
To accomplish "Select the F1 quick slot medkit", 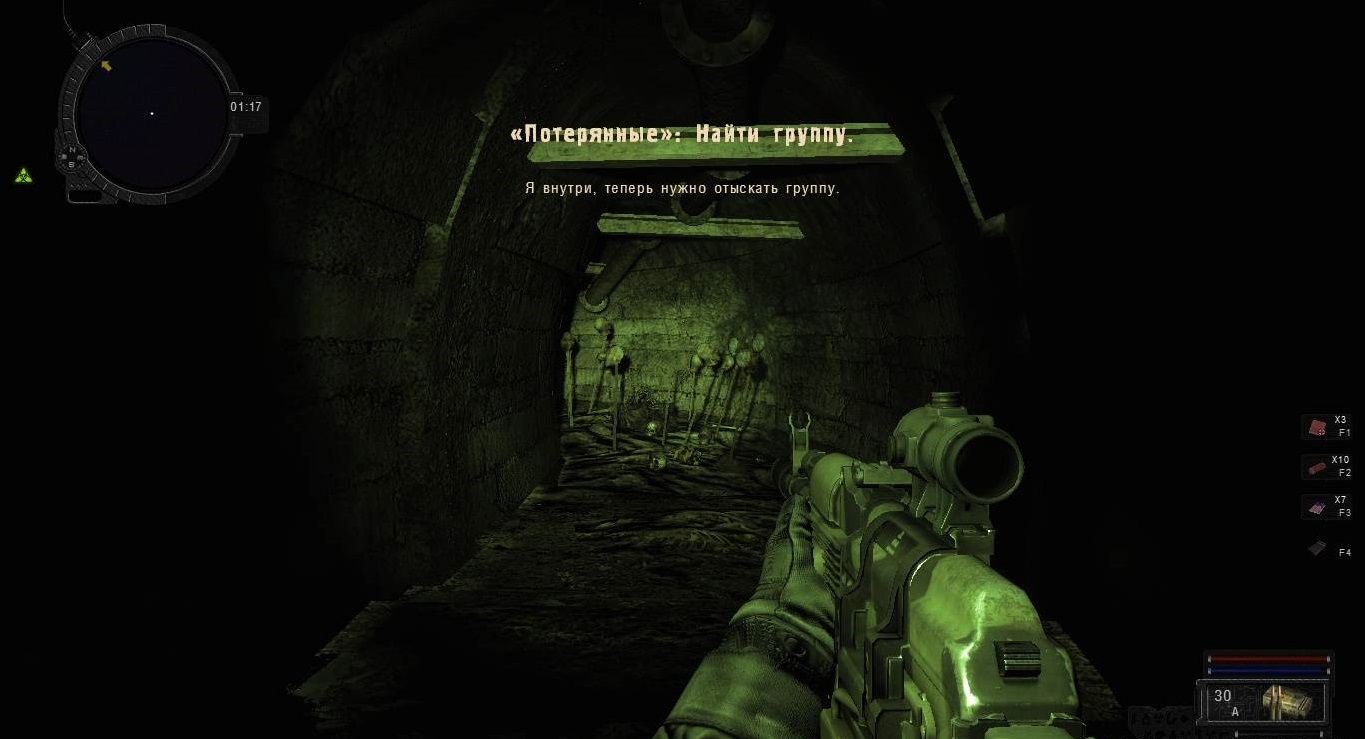I will pos(1316,427).
